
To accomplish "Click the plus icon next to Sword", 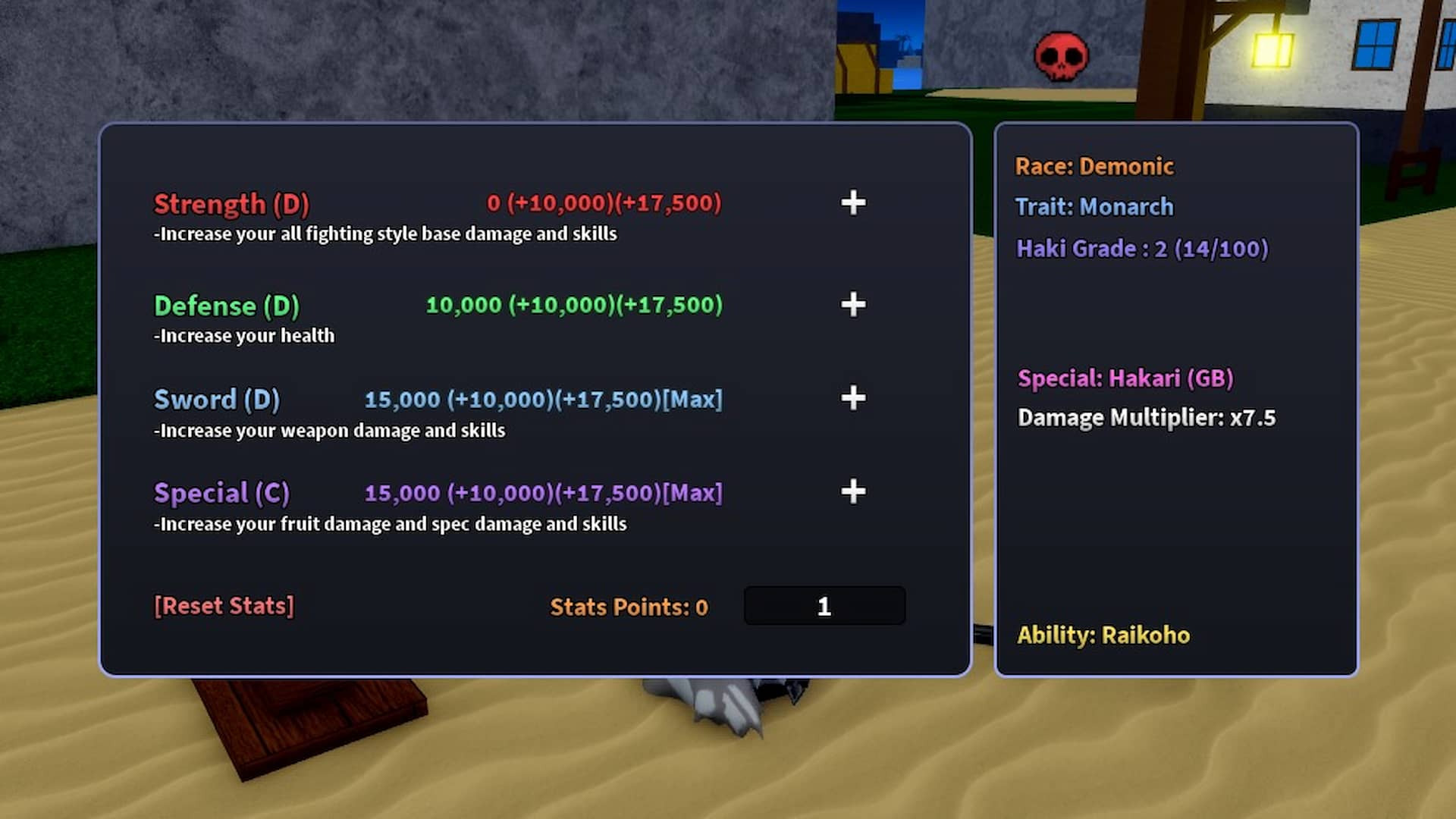I will [852, 398].
